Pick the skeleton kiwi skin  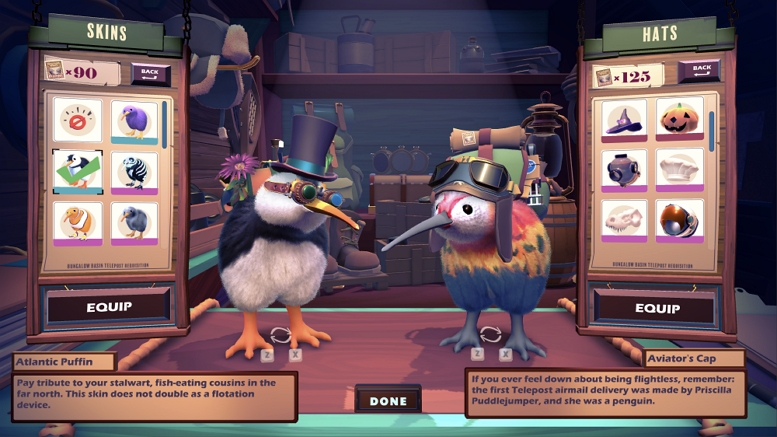[x=134, y=171]
